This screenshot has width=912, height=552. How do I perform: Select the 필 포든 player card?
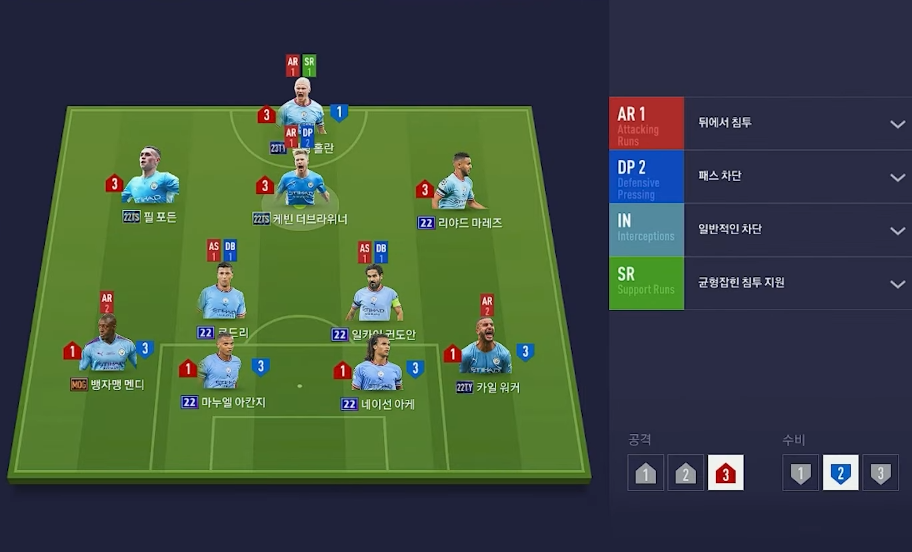pyautogui.click(x=150, y=180)
